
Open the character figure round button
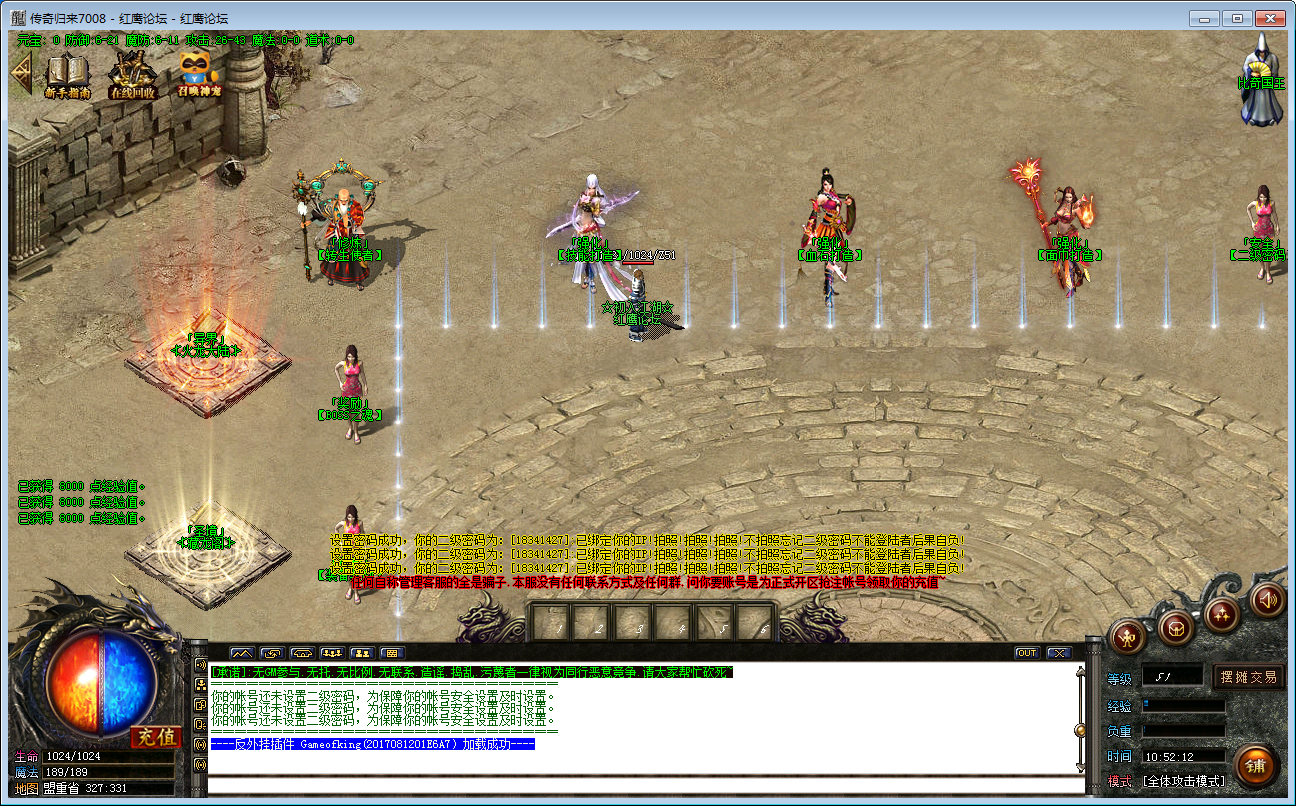click(1128, 636)
